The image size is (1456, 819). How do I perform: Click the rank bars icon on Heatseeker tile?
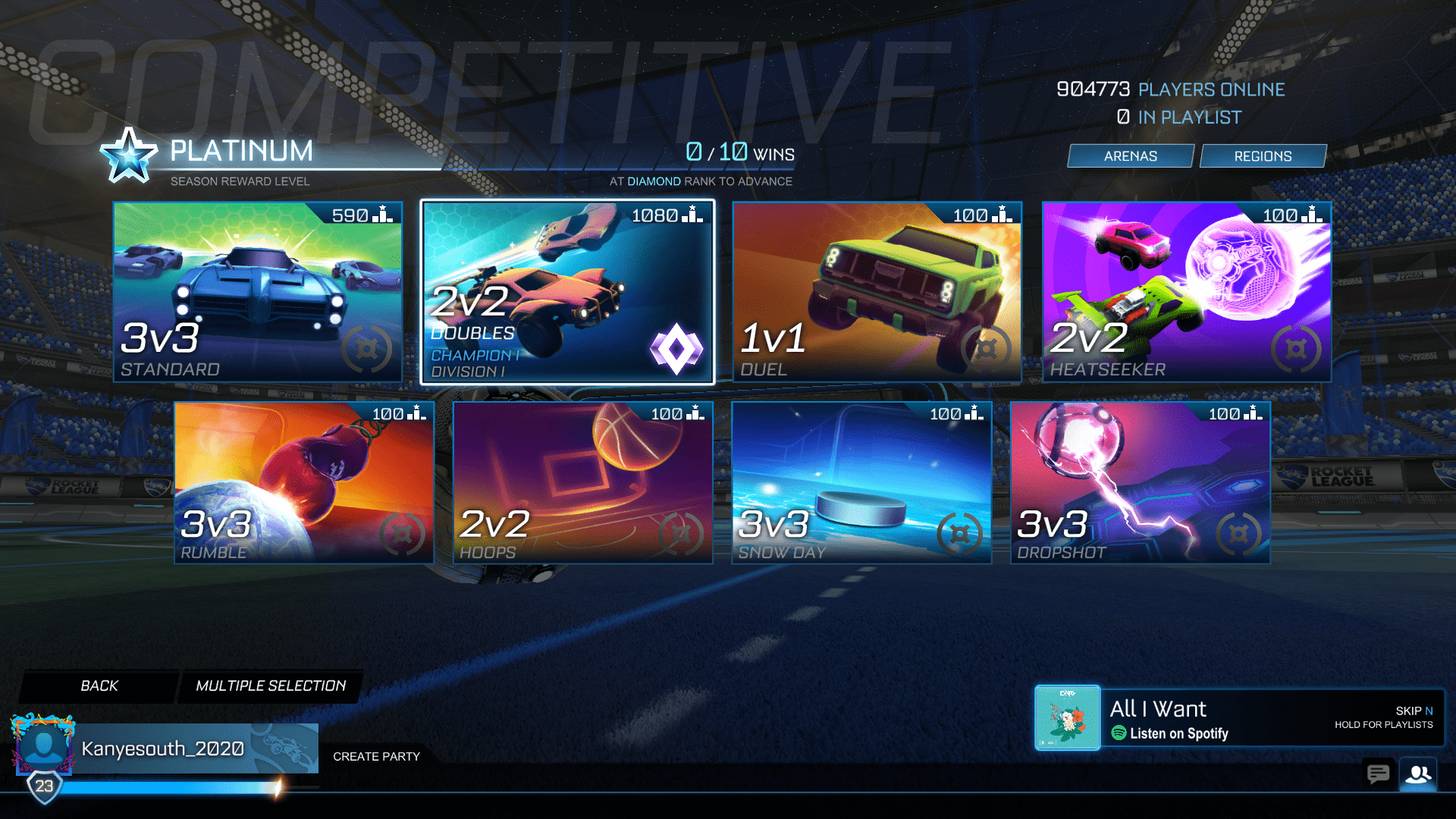pyautogui.click(x=1312, y=215)
